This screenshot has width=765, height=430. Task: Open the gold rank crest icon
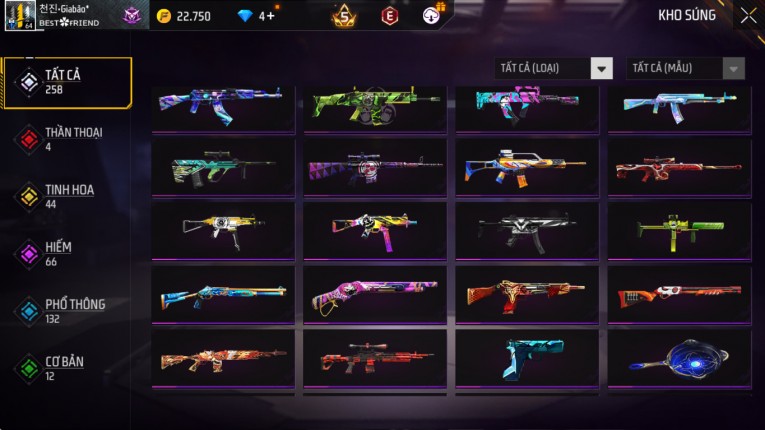click(344, 16)
